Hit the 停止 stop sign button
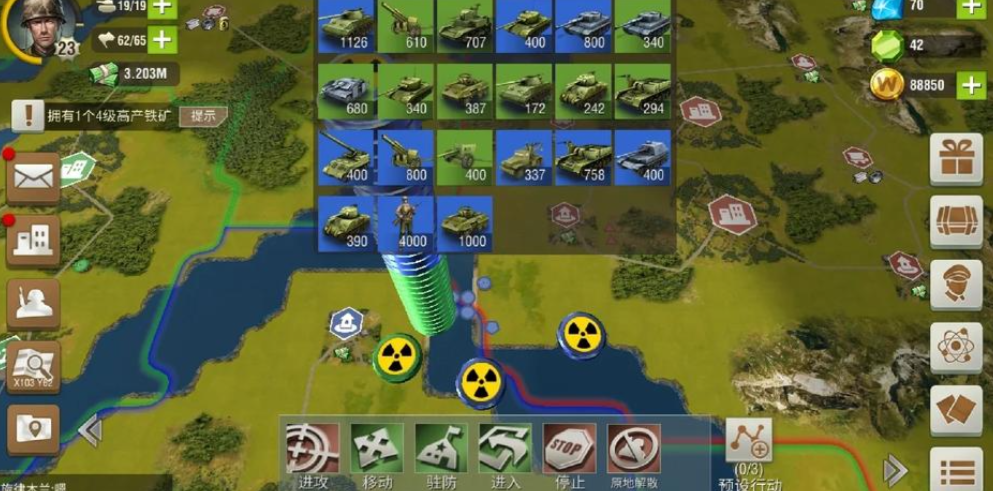The height and width of the screenshot is (491, 993). [569, 449]
